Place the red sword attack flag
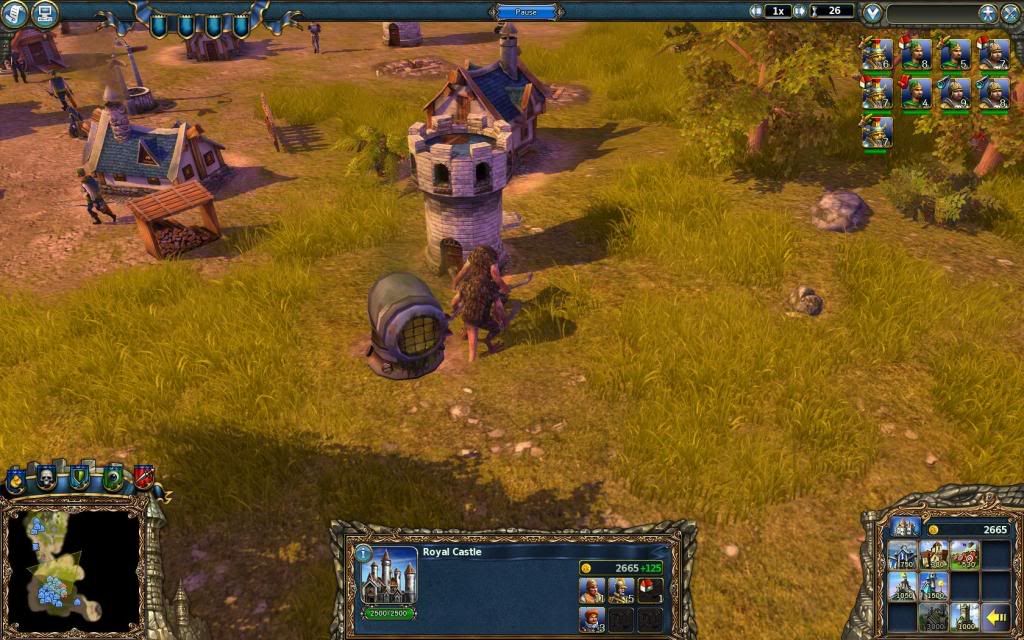1024x640 pixels. pyautogui.click(x=143, y=479)
